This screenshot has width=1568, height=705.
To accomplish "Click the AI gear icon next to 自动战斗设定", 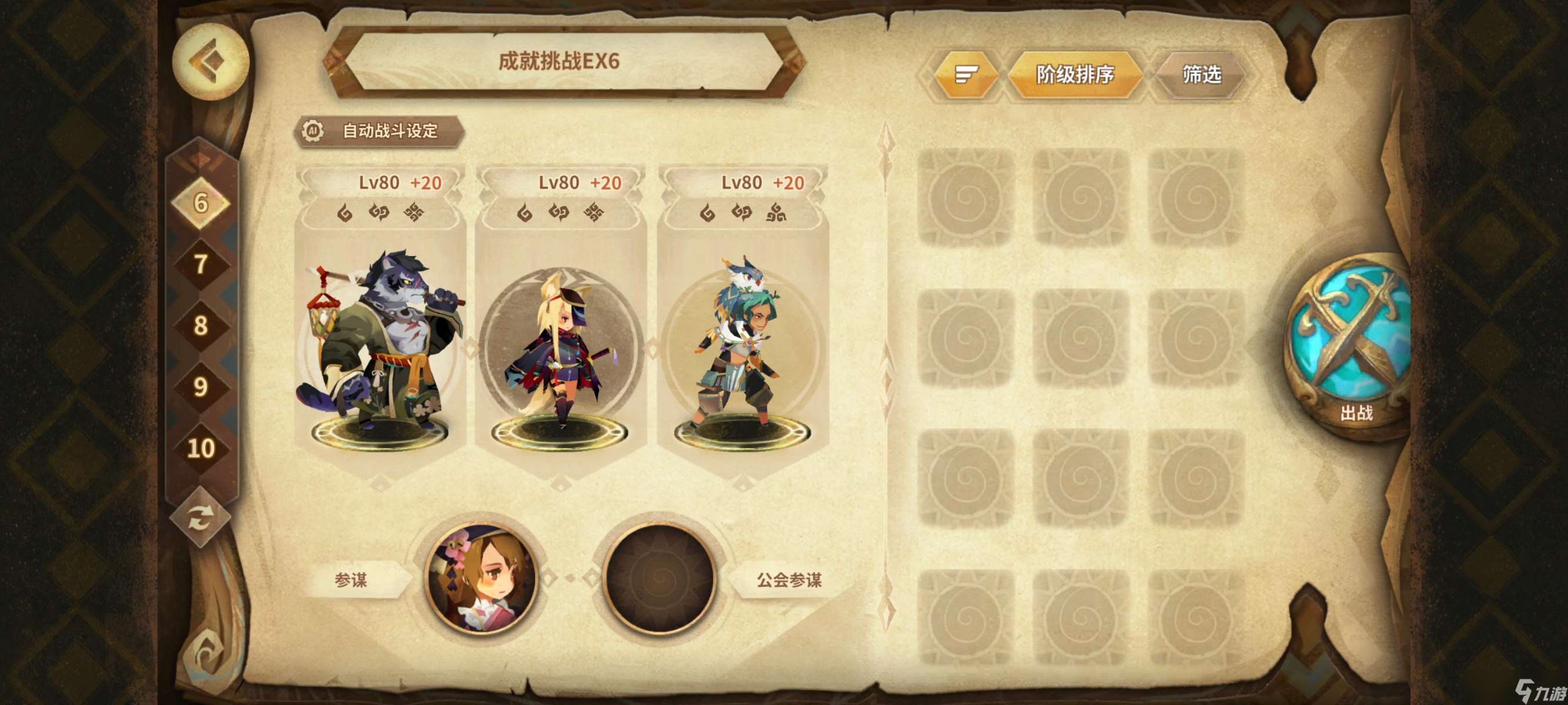I will click(x=312, y=130).
